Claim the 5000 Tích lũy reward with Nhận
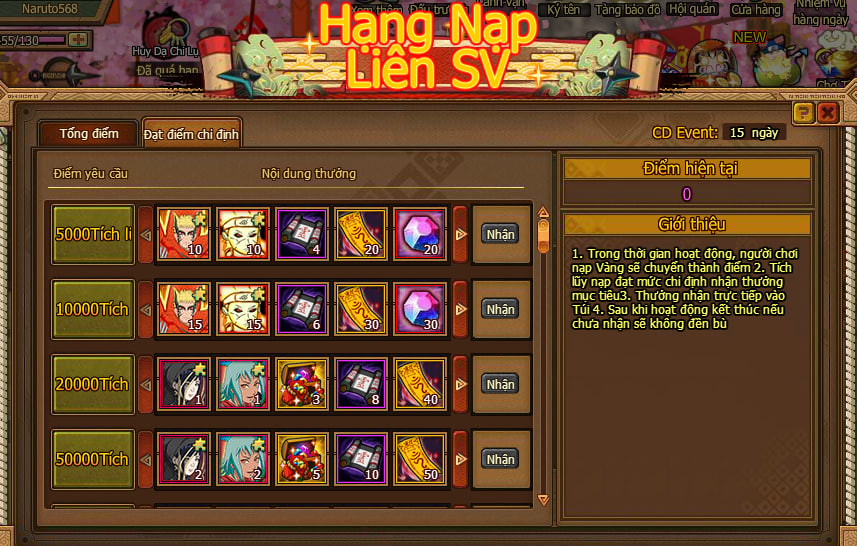The image size is (857, 546). pos(500,234)
